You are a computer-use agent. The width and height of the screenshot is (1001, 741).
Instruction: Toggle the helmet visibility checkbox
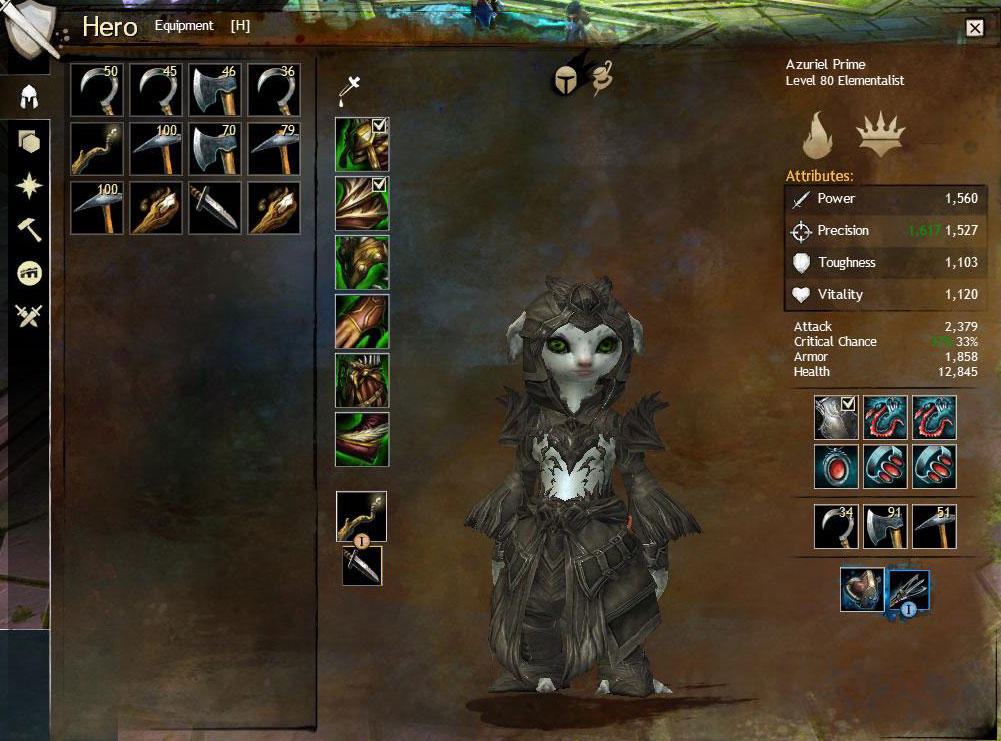(x=380, y=126)
